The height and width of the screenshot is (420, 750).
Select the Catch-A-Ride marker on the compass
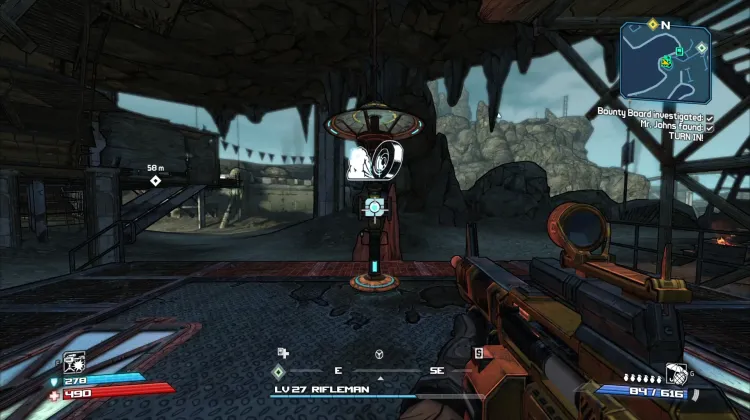tap(379, 354)
